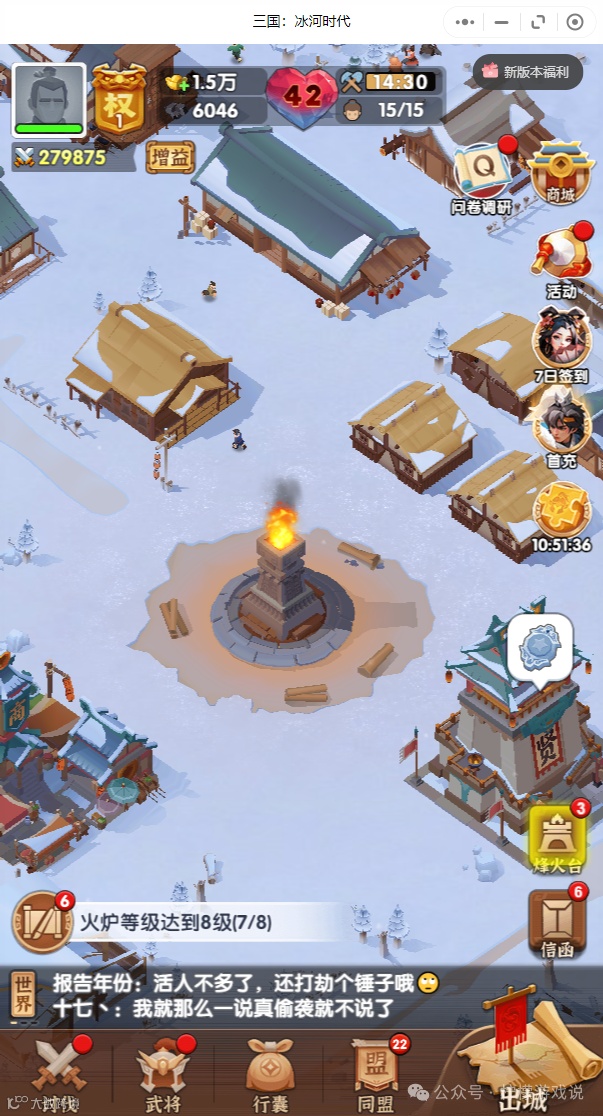
Task: Tap the 增益 buffs button
Action: [170, 157]
